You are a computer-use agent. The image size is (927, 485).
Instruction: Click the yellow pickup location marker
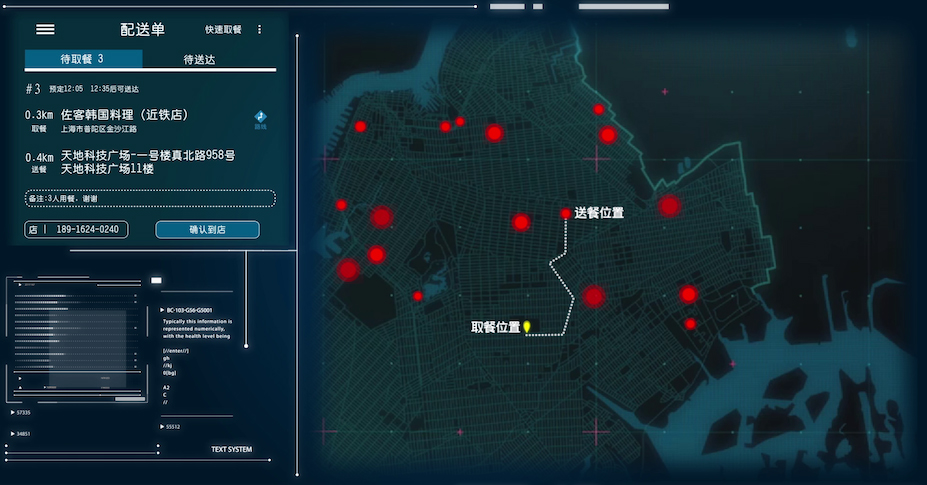coord(527,326)
